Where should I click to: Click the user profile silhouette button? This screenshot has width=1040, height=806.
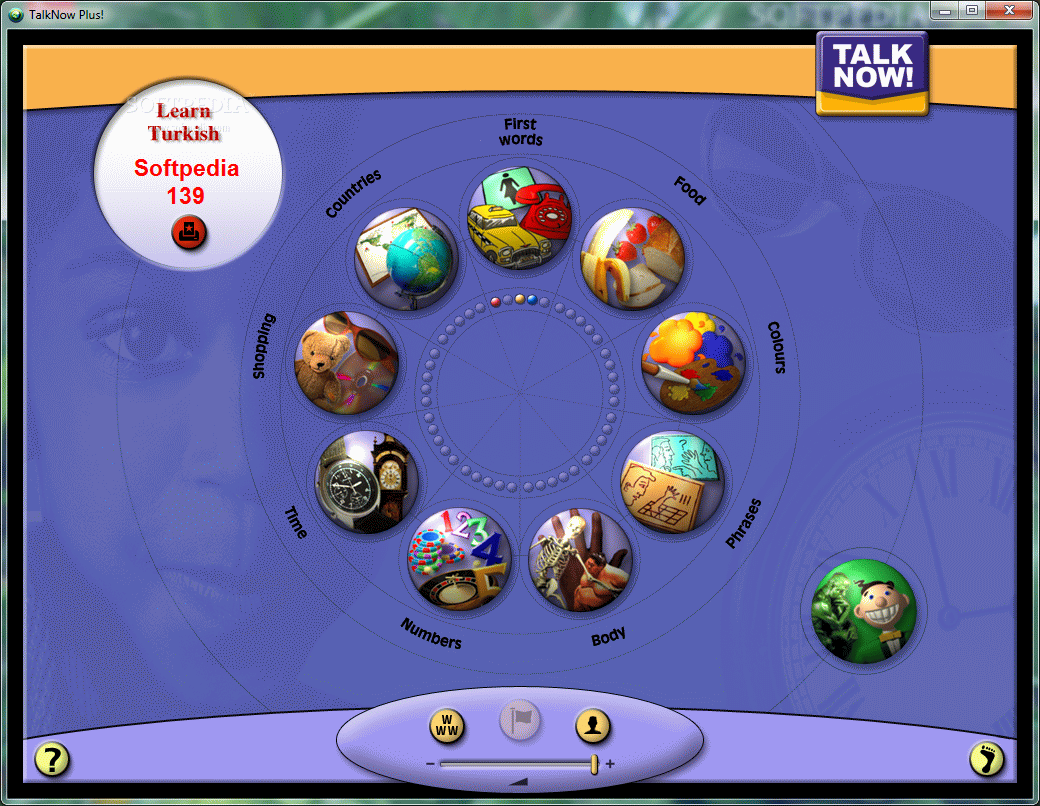pos(593,726)
